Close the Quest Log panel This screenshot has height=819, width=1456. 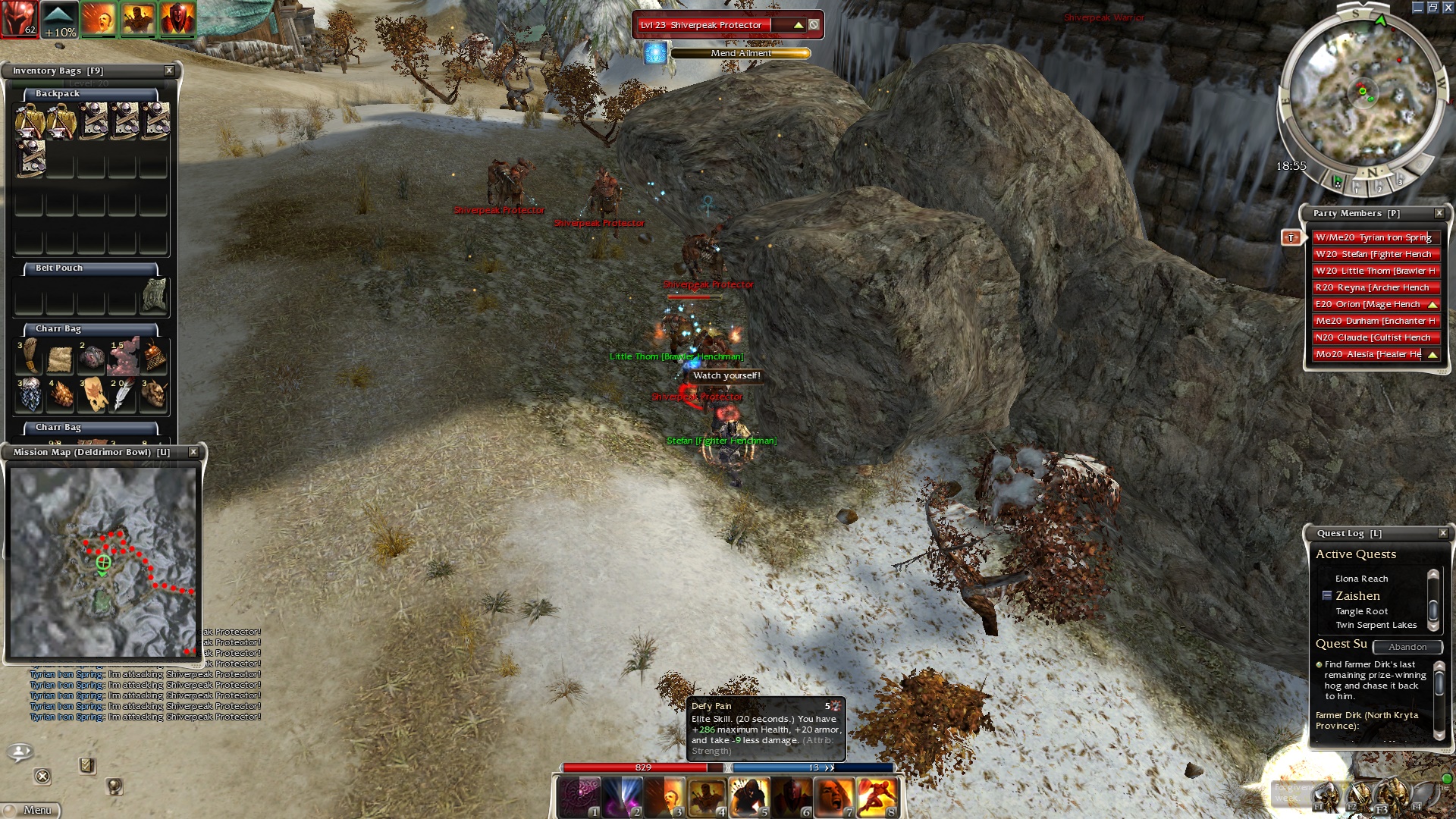(x=1443, y=533)
